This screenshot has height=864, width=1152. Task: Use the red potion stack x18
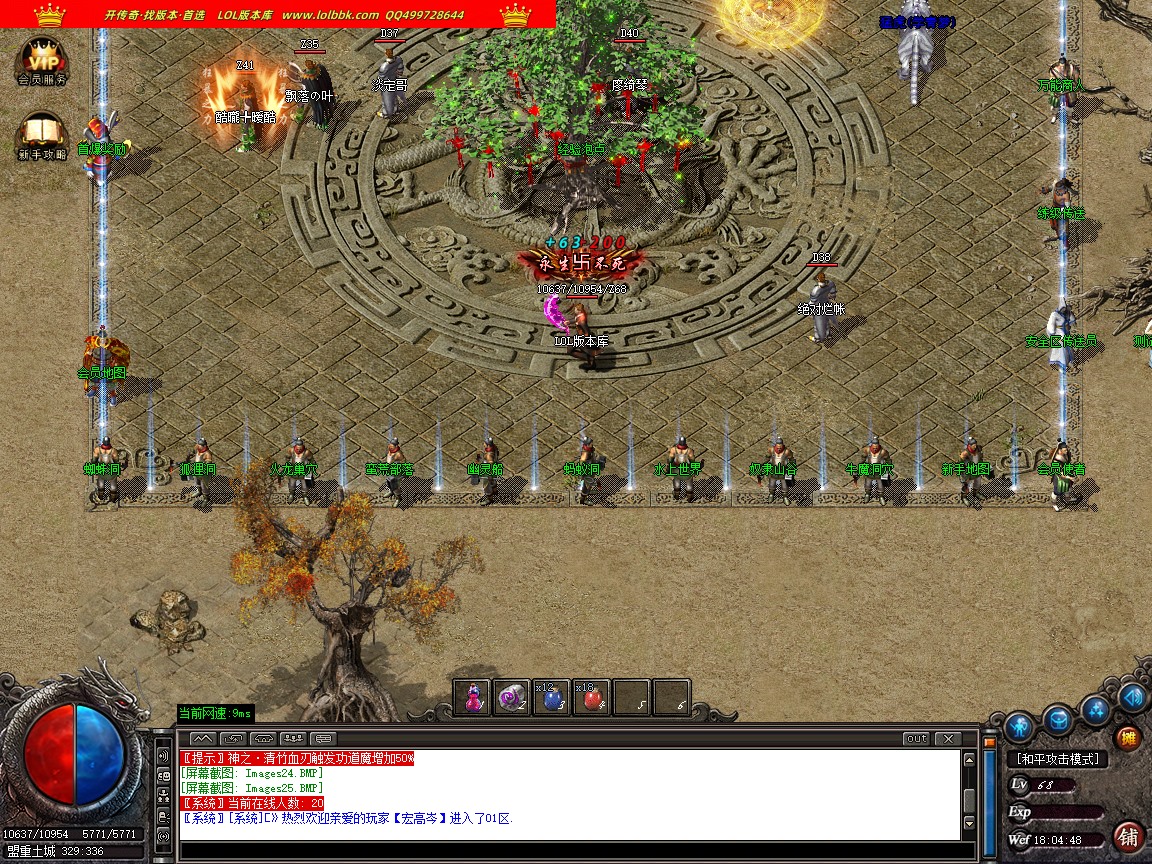pyautogui.click(x=593, y=698)
